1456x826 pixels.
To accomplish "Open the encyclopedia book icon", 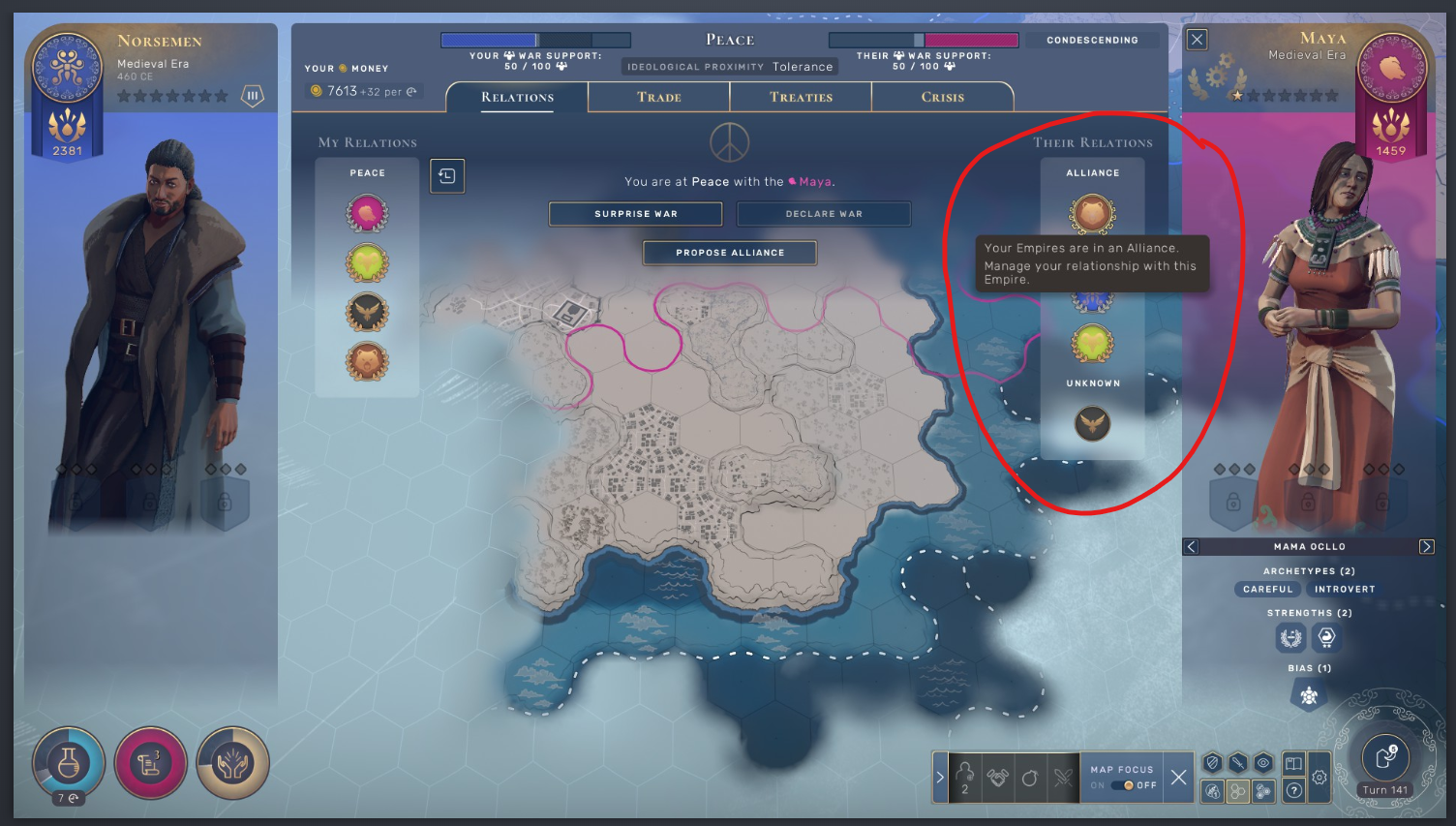I will (x=1294, y=764).
